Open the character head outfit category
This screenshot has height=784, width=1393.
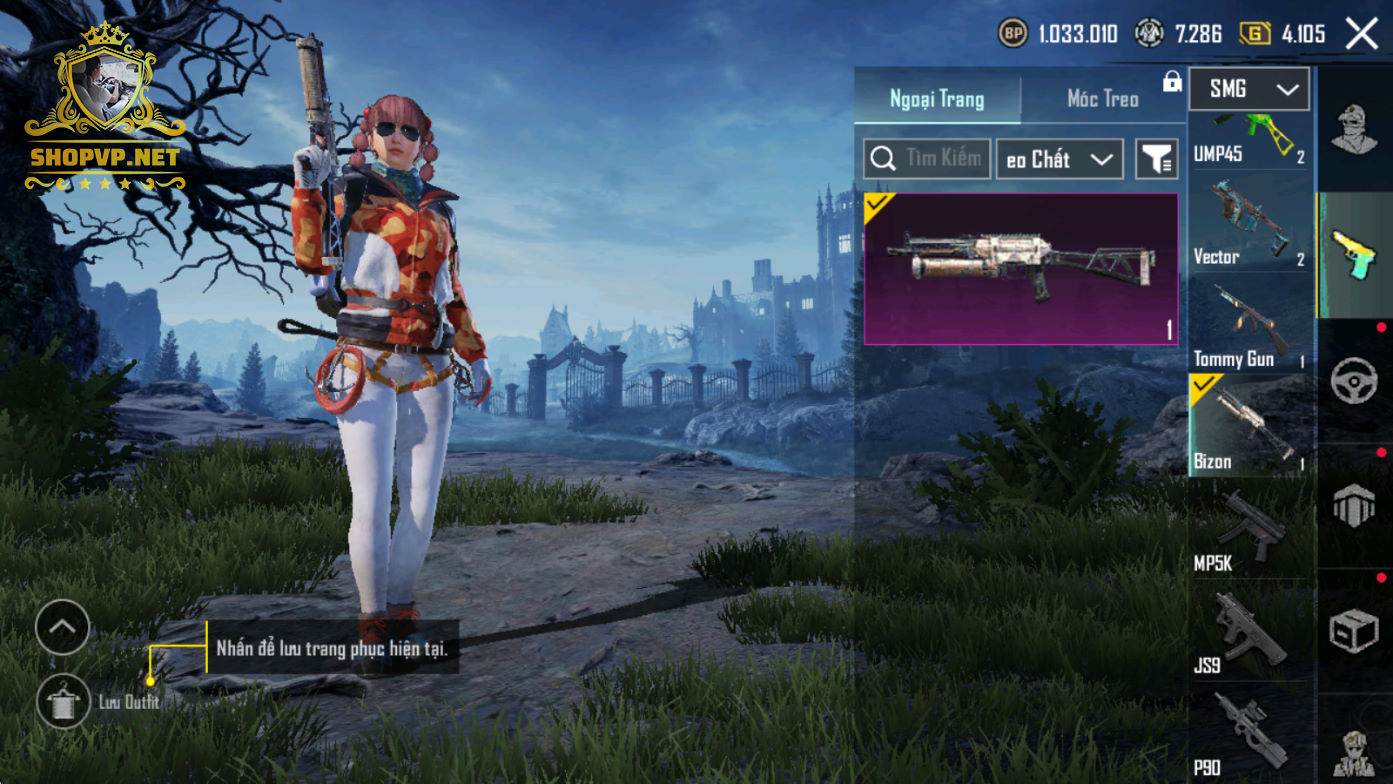click(x=1355, y=130)
